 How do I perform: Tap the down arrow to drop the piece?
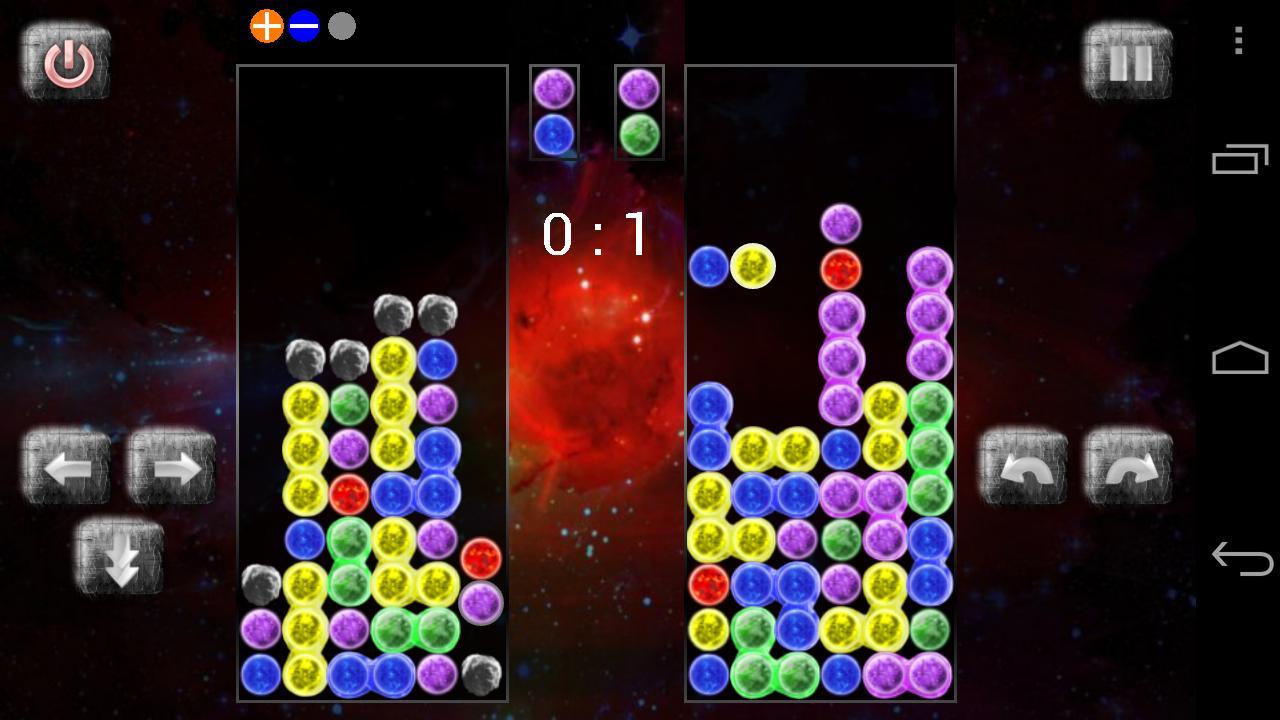[x=119, y=557]
